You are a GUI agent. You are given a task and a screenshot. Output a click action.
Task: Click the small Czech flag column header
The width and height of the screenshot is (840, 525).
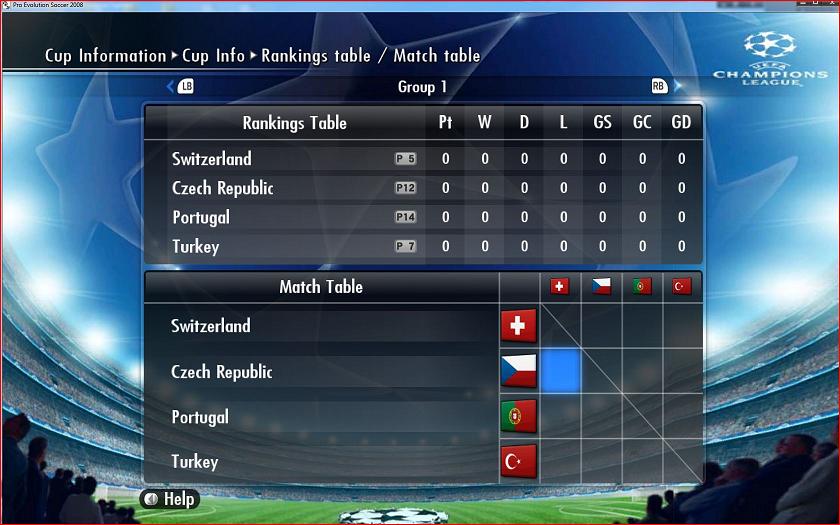[x=601, y=287]
